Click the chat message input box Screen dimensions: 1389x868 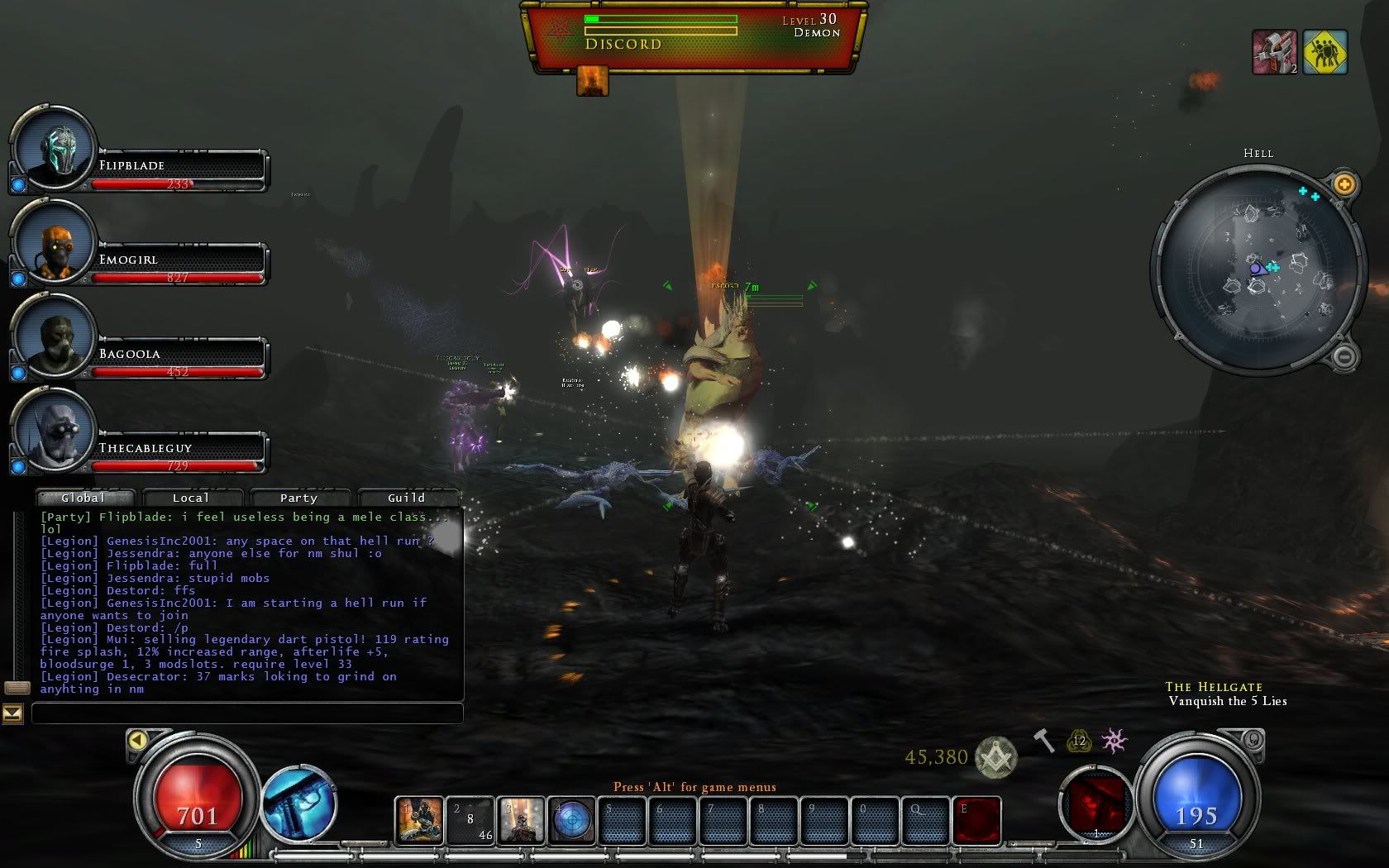(x=247, y=713)
